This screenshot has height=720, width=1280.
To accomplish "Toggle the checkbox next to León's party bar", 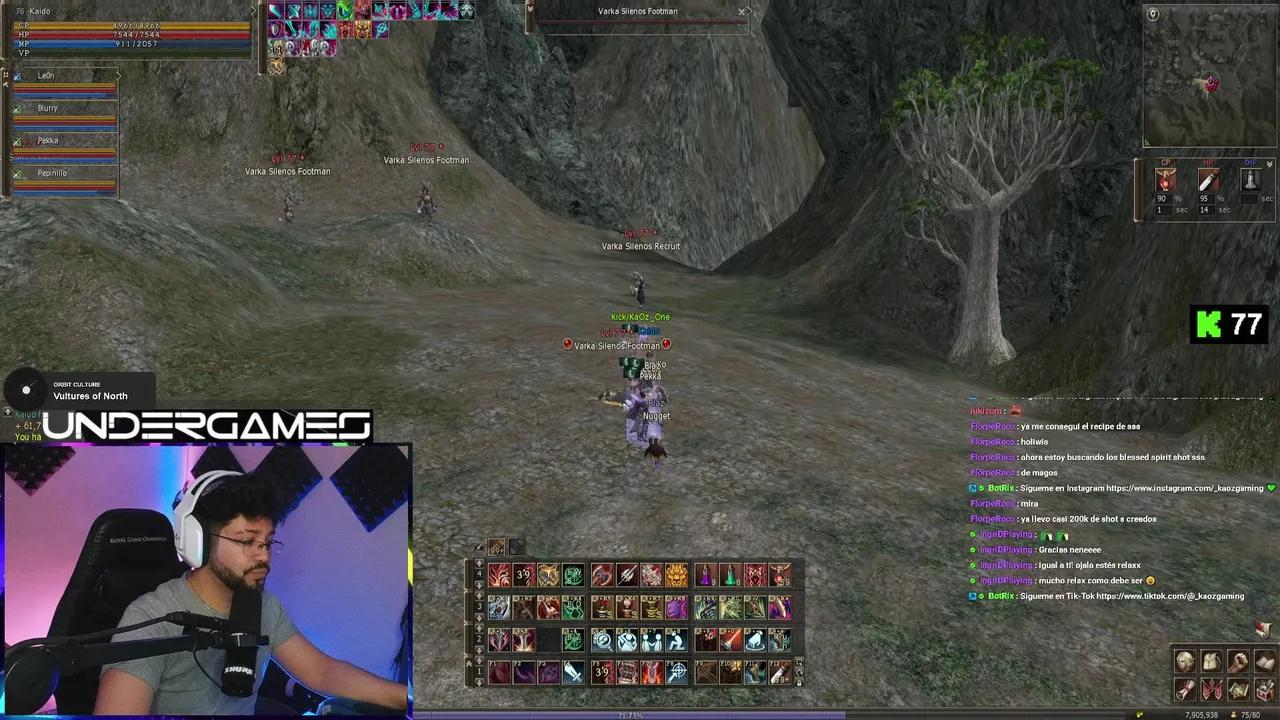I will tap(17, 75).
